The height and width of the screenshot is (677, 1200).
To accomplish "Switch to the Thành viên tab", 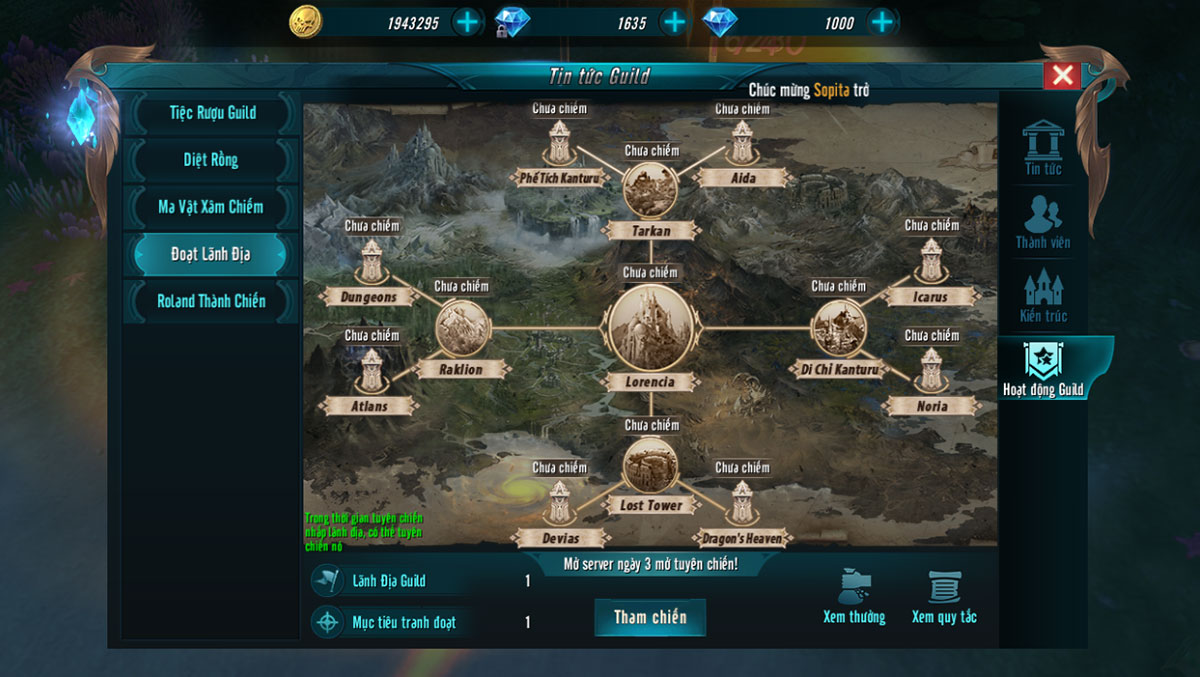I will [1043, 222].
